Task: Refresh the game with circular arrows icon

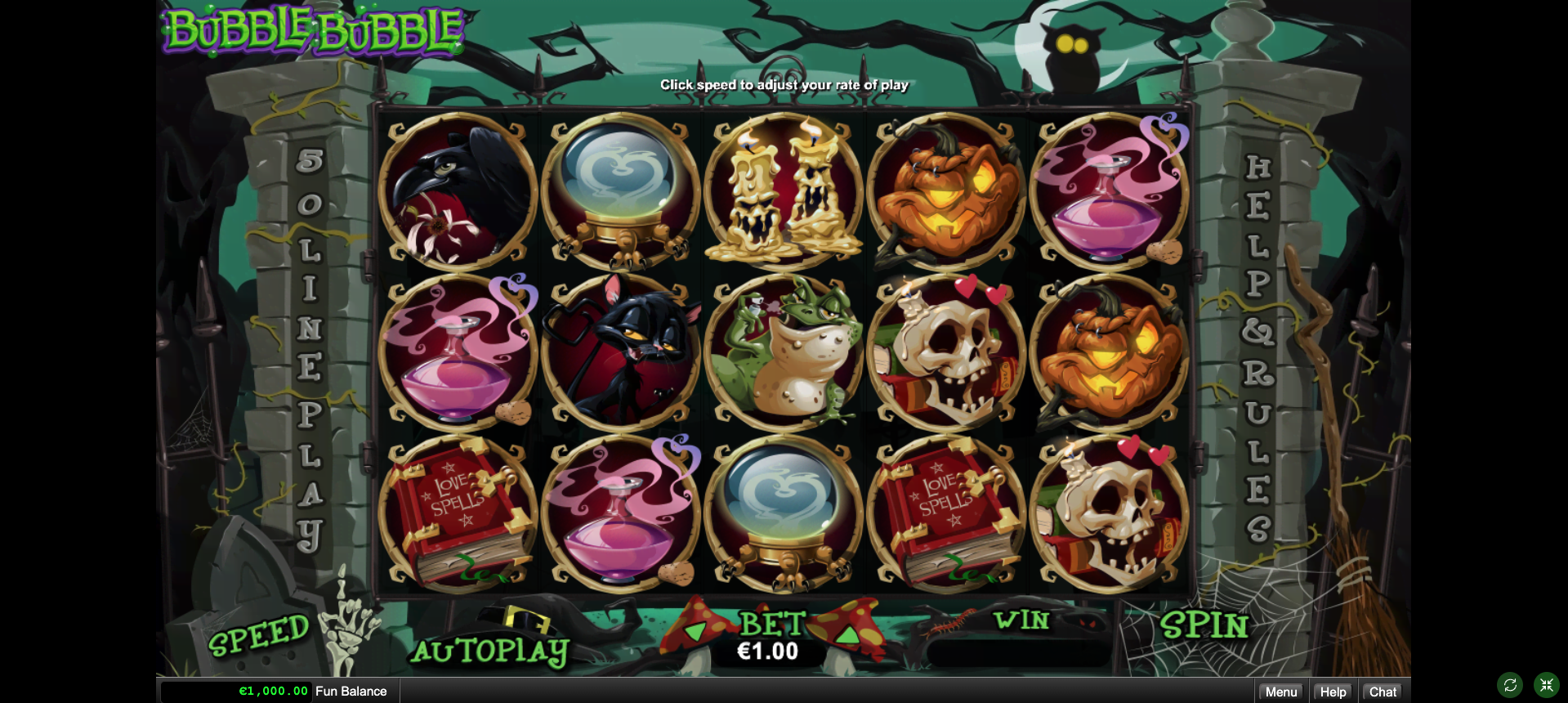Action: (1510, 685)
